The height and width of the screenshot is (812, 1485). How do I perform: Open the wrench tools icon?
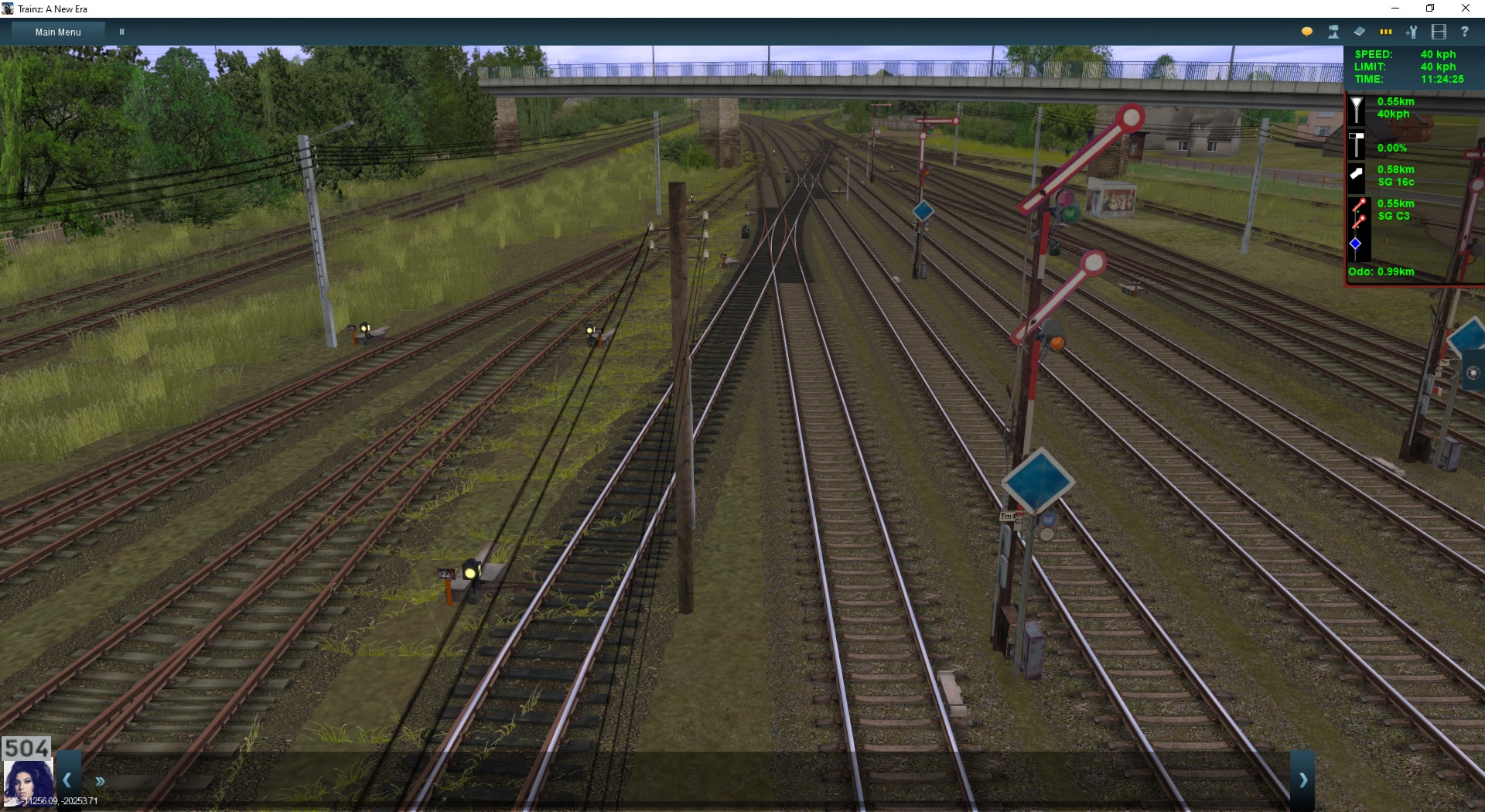click(1412, 32)
